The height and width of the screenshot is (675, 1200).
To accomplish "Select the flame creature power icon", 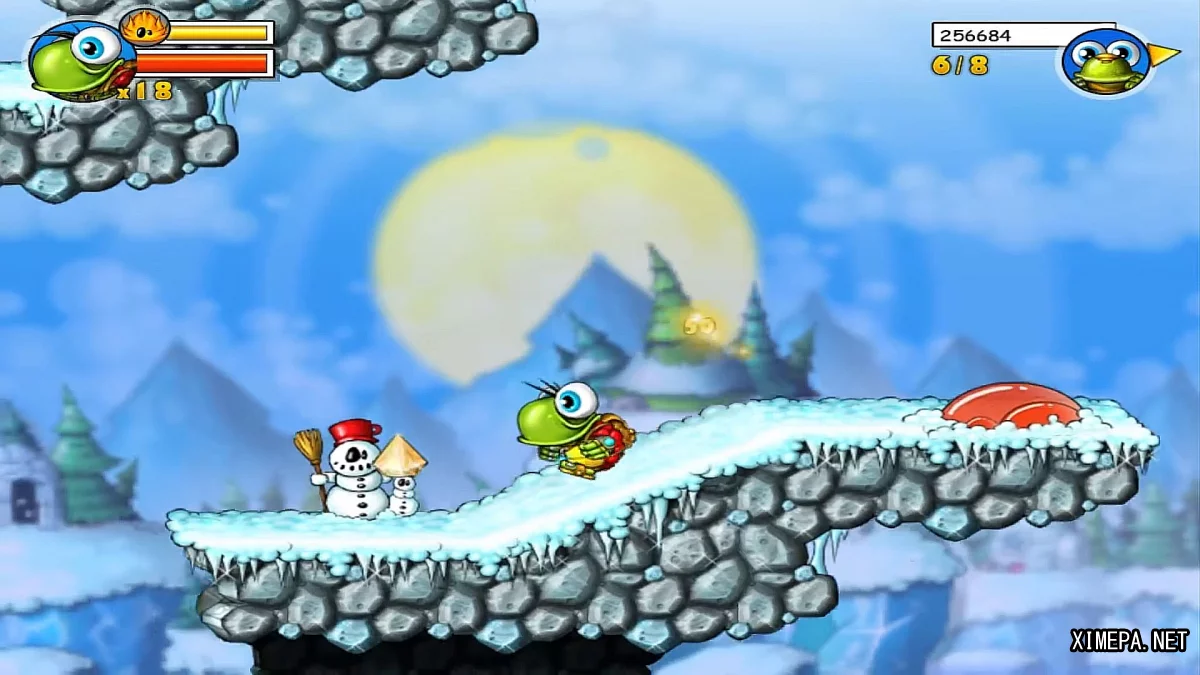I will (x=143, y=28).
